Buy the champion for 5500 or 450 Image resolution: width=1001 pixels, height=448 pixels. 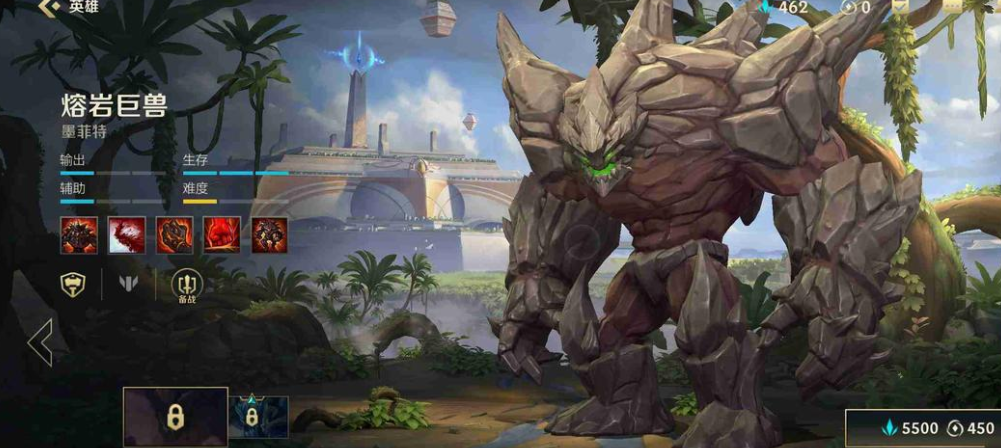click(x=922, y=428)
